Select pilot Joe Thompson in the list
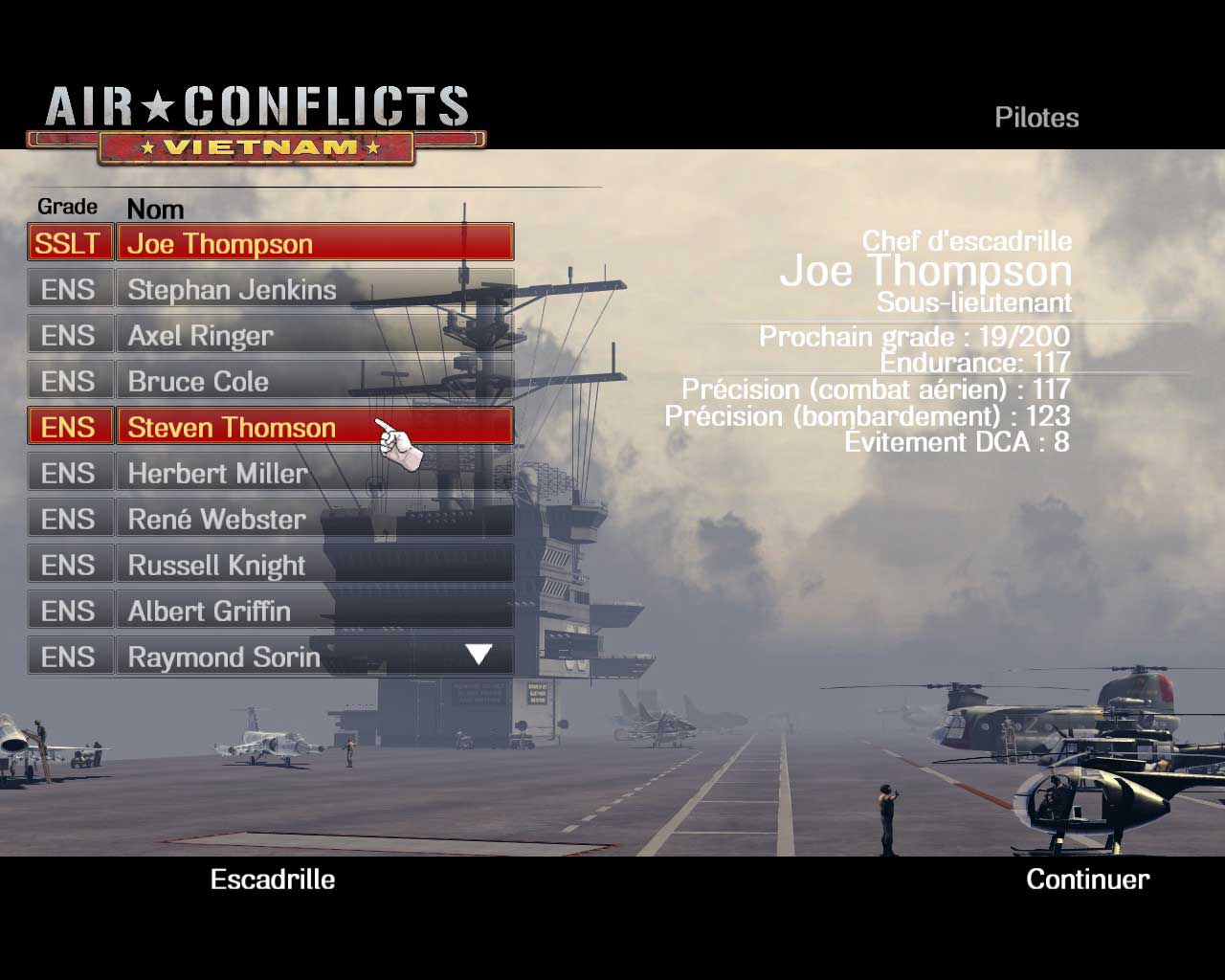1225x980 pixels. 314,243
